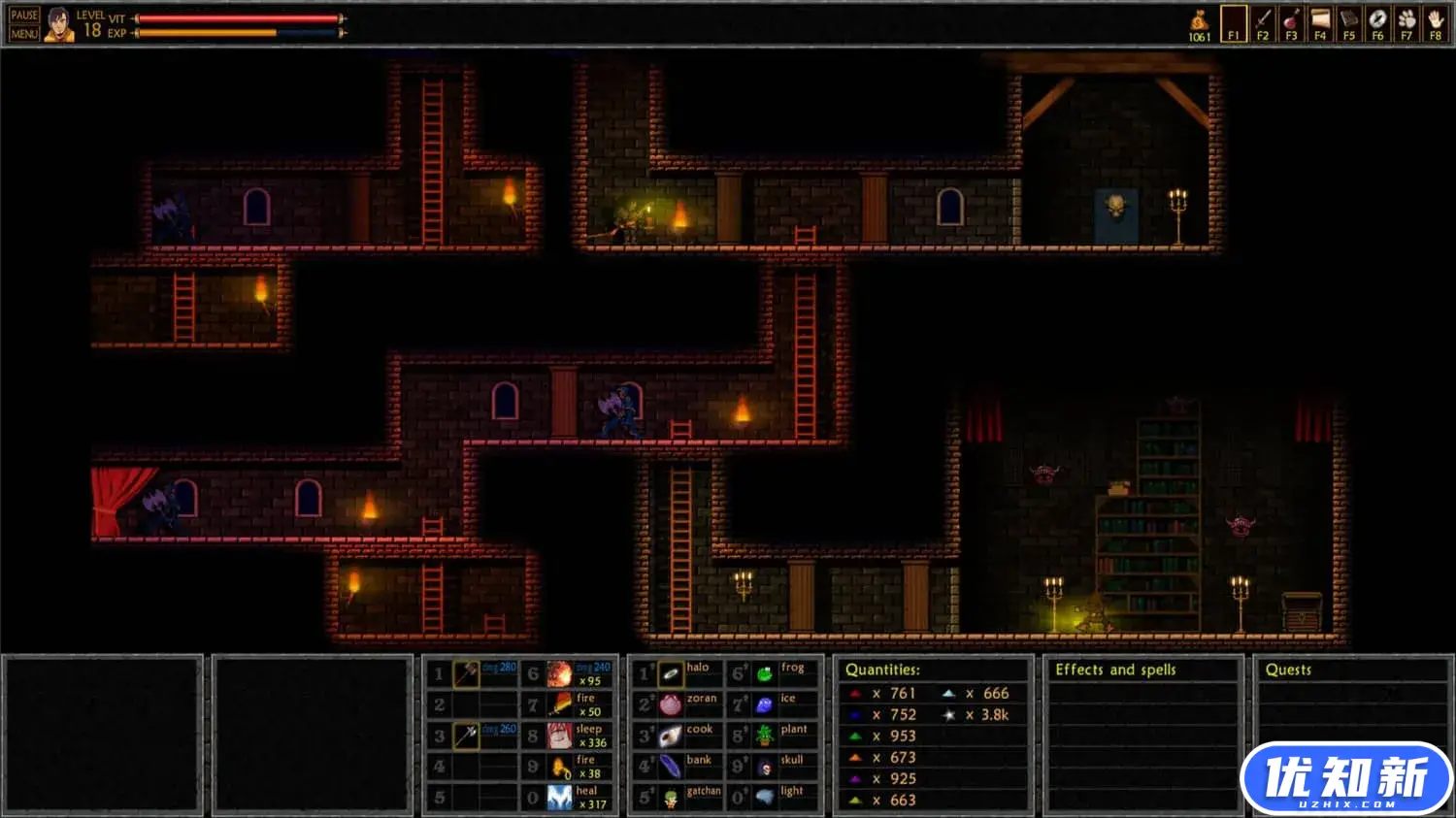Choose the sleep spell slot
The height and width of the screenshot is (818, 1456).
[560, 736]
